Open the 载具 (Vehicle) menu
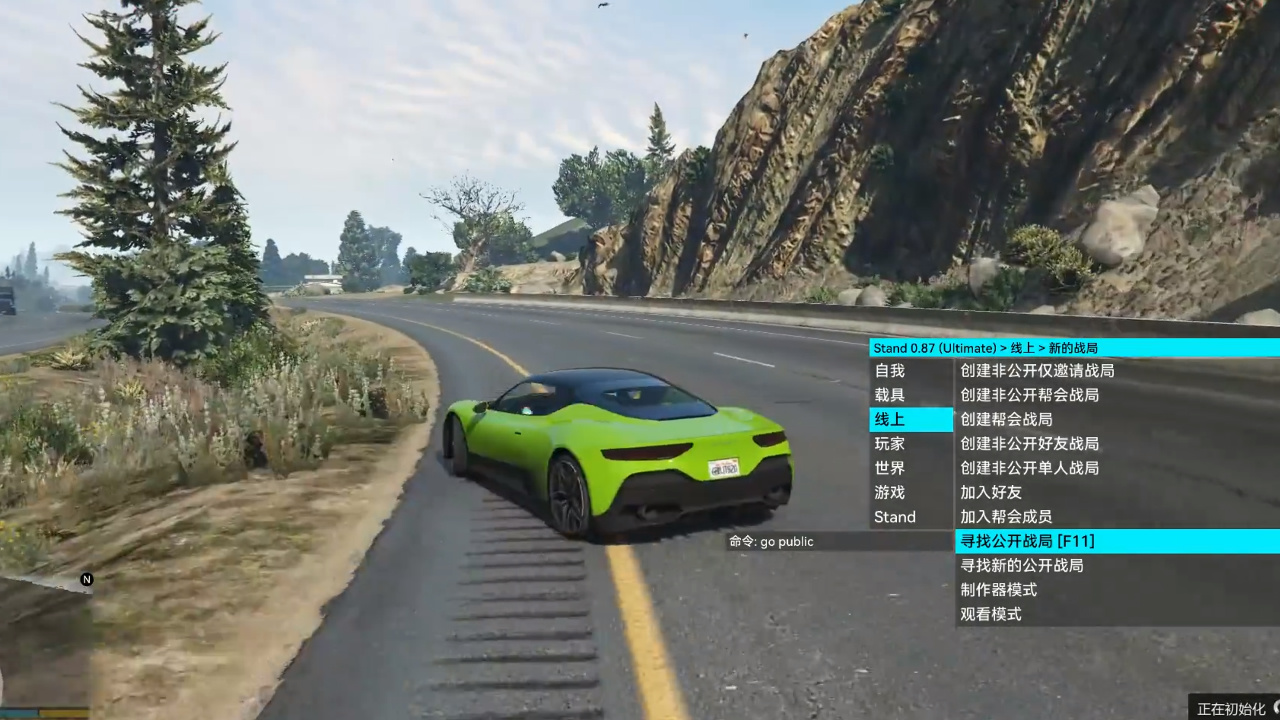Screen dimensions: 1280x720 889,394
